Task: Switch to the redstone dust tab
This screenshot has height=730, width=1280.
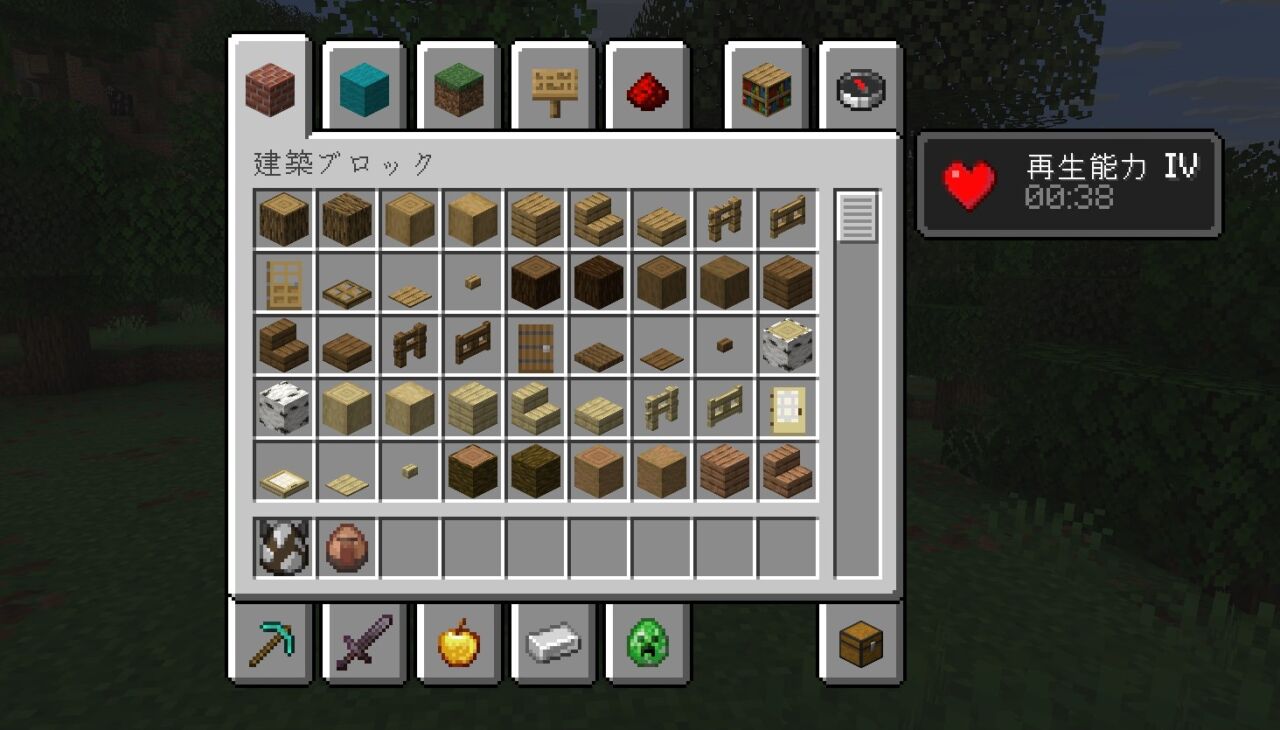Action: coord(646,91)
